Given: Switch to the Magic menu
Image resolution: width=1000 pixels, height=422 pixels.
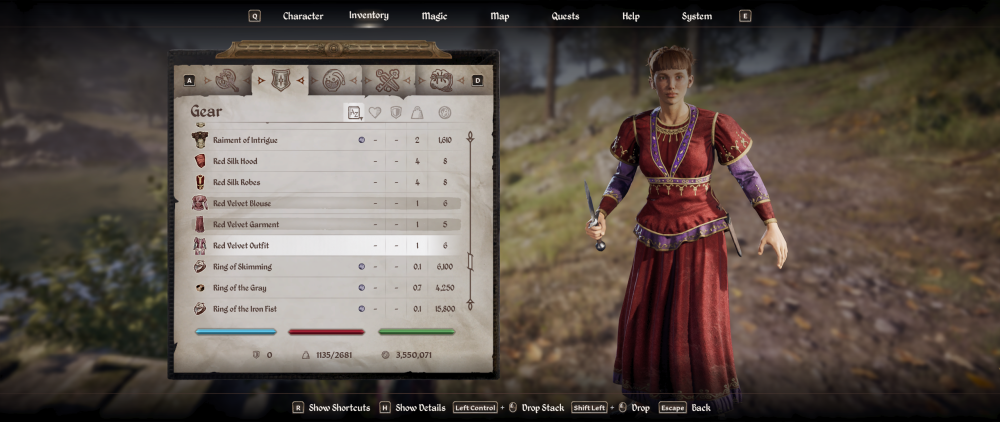Looking at the screenshot, I should (434, 16).
